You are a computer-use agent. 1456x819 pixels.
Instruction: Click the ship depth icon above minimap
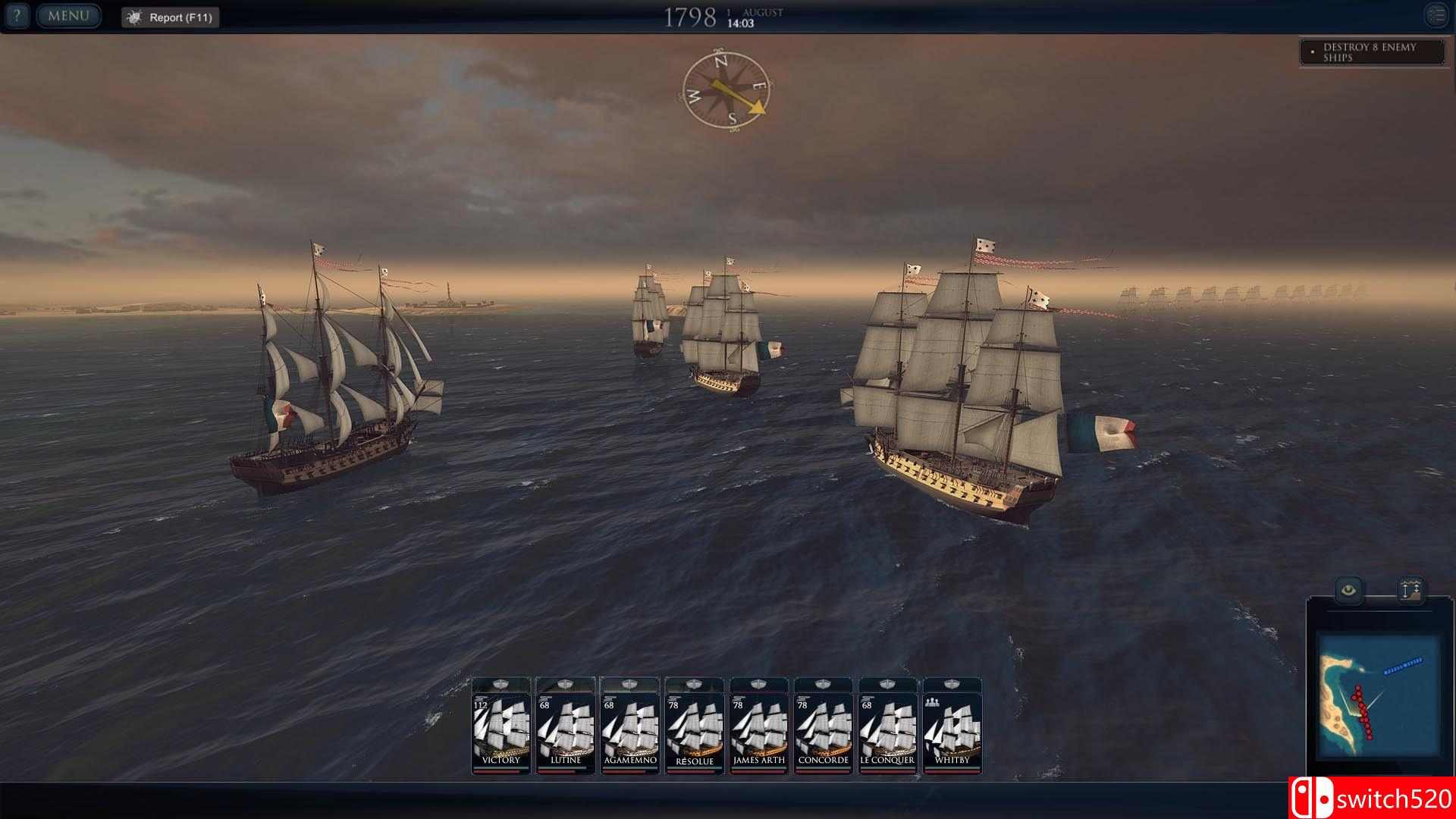click(1410, 590)
